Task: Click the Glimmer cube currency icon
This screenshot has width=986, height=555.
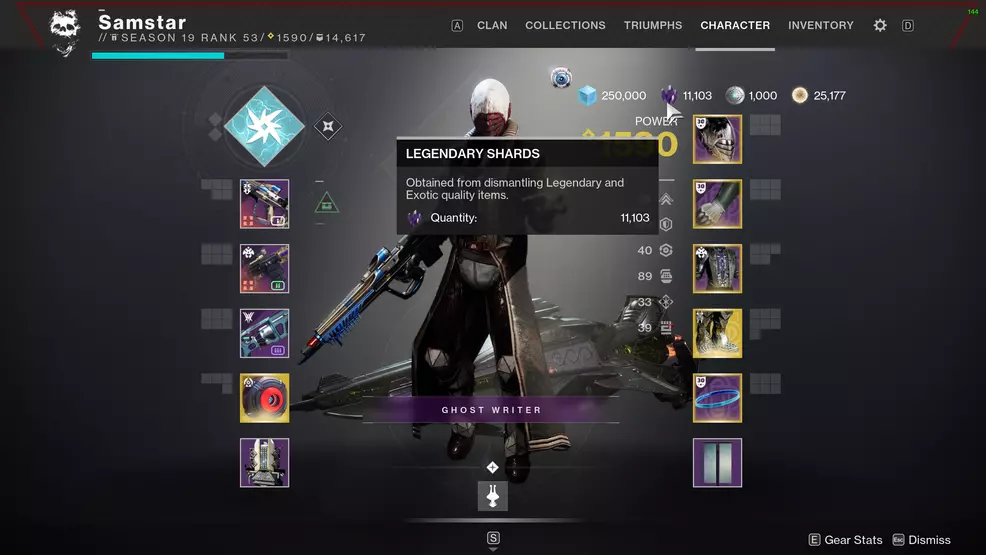Action: point(588,95)
